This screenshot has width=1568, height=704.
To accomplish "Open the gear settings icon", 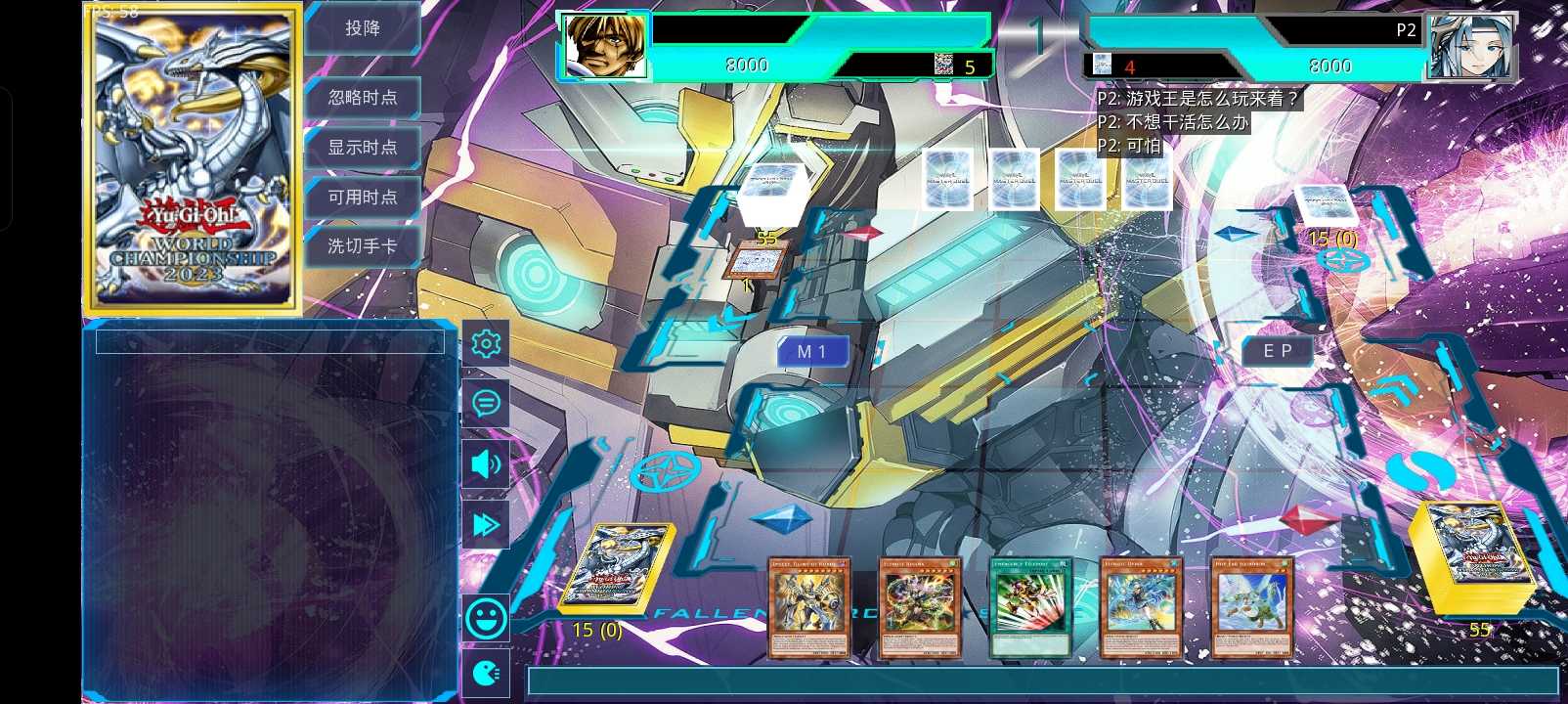I will point(486,343).
